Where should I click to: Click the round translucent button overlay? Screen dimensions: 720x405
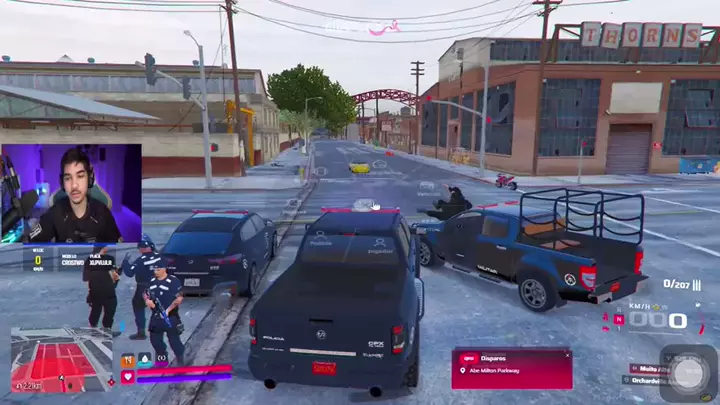(688, 372)
